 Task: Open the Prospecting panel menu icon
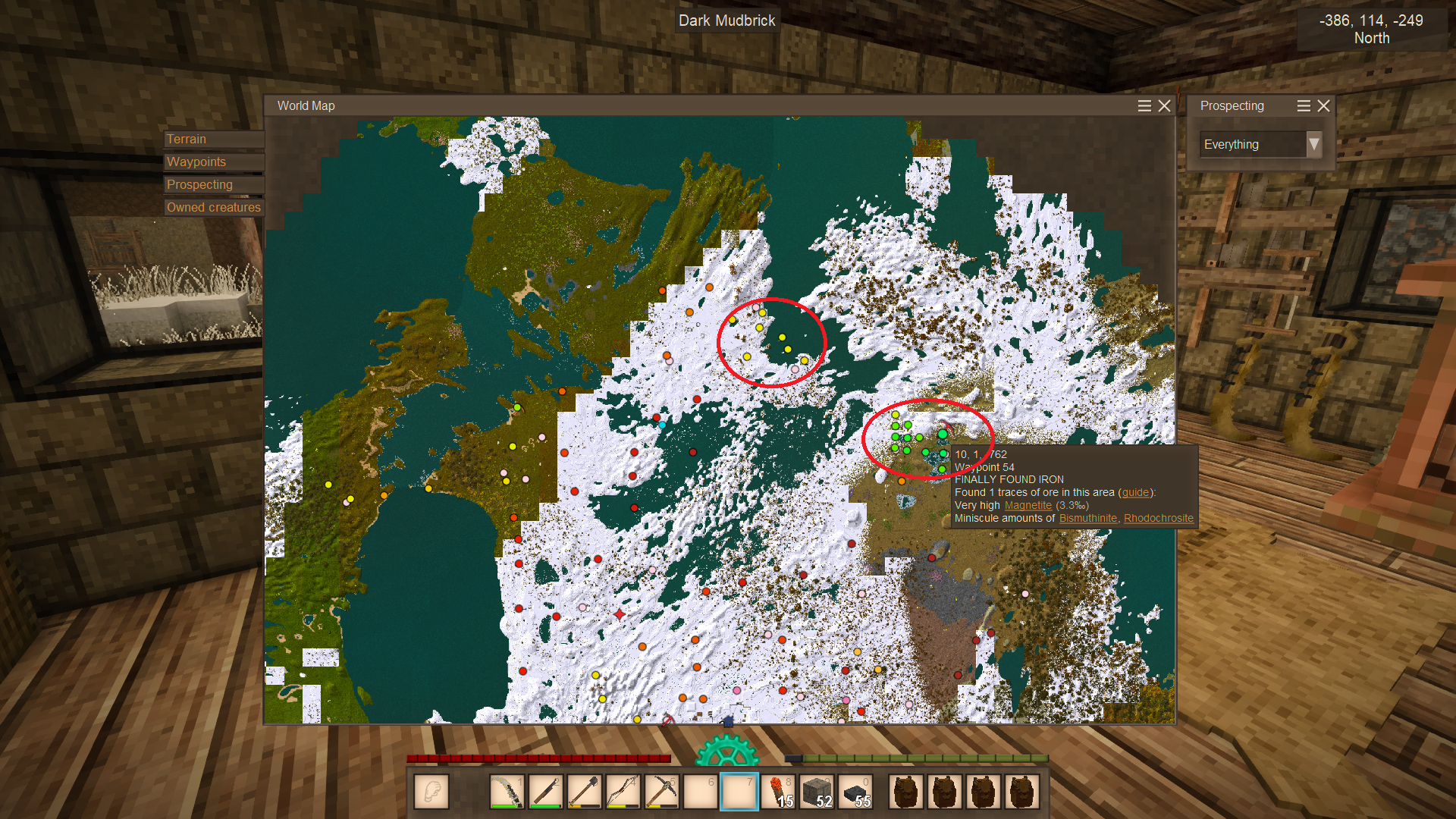[1304, 106]
